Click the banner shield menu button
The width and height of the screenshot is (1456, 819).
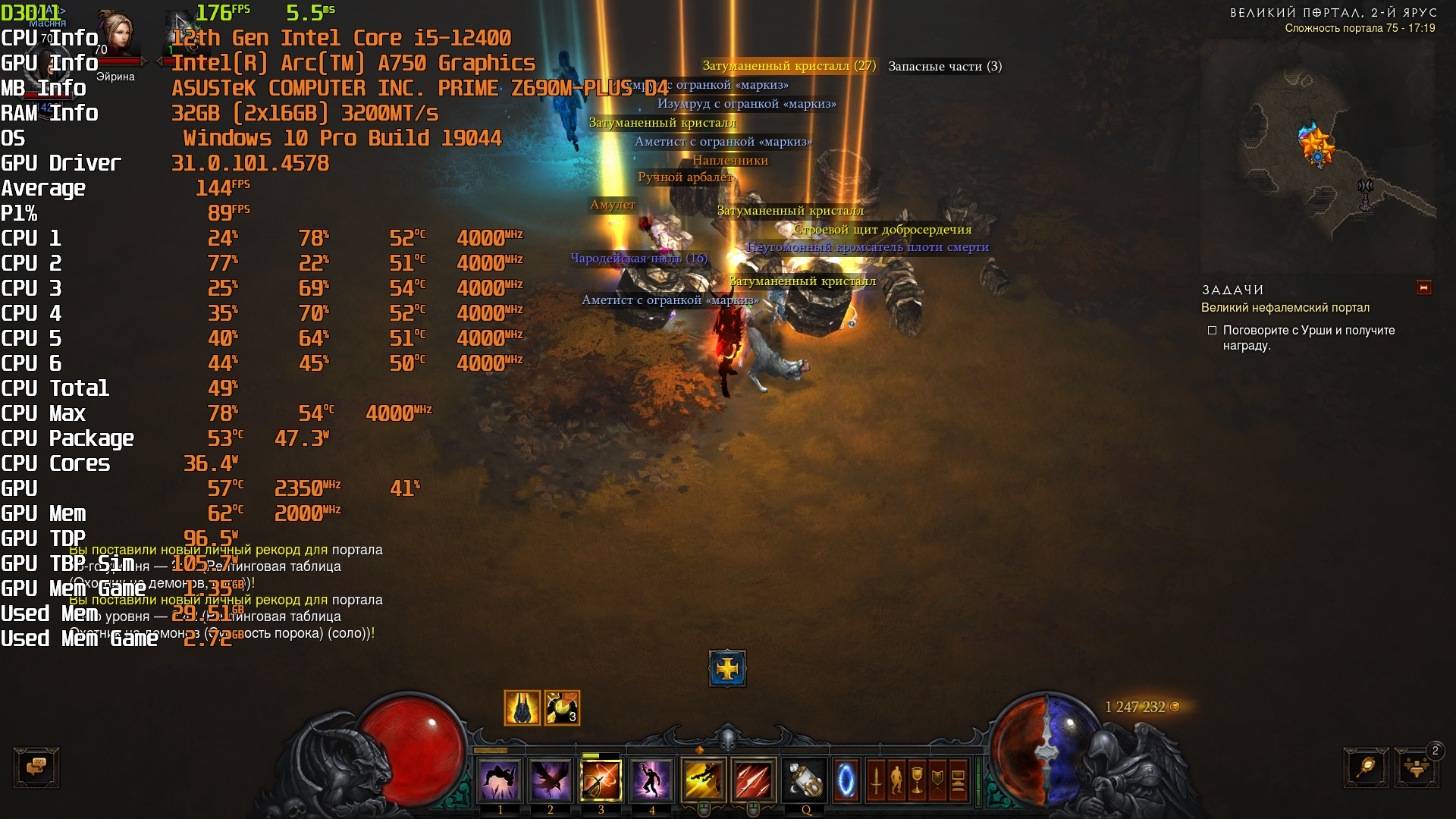(x=937, y=780)
